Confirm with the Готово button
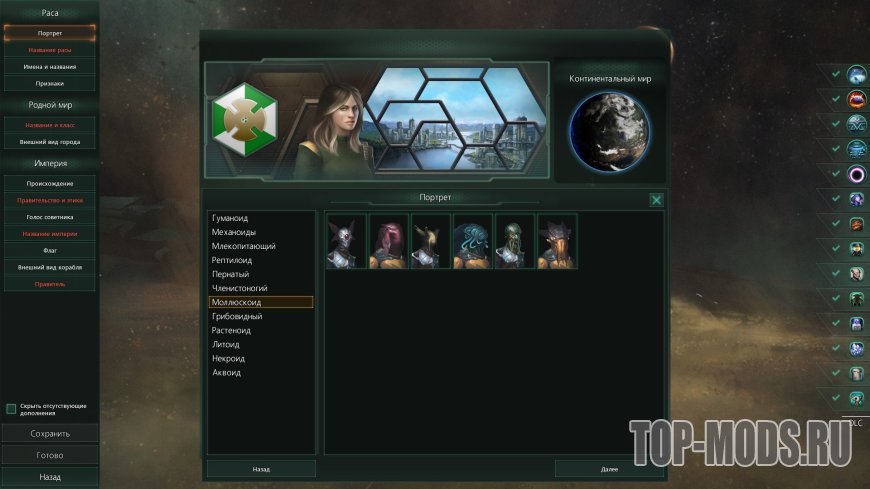Viewport: 870px width, 489px height. point(49,455)
